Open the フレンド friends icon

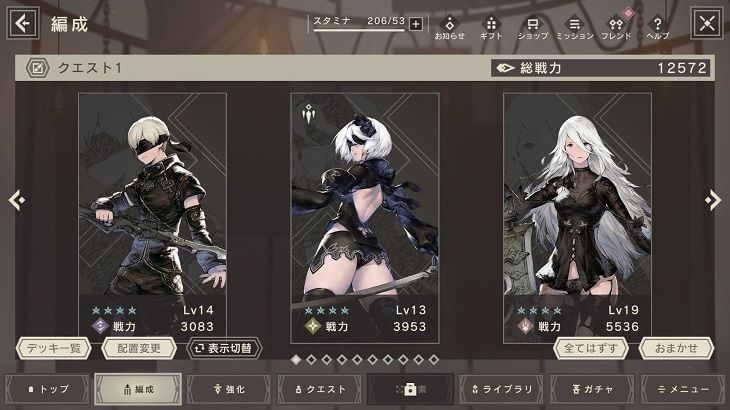click(616, 28)
